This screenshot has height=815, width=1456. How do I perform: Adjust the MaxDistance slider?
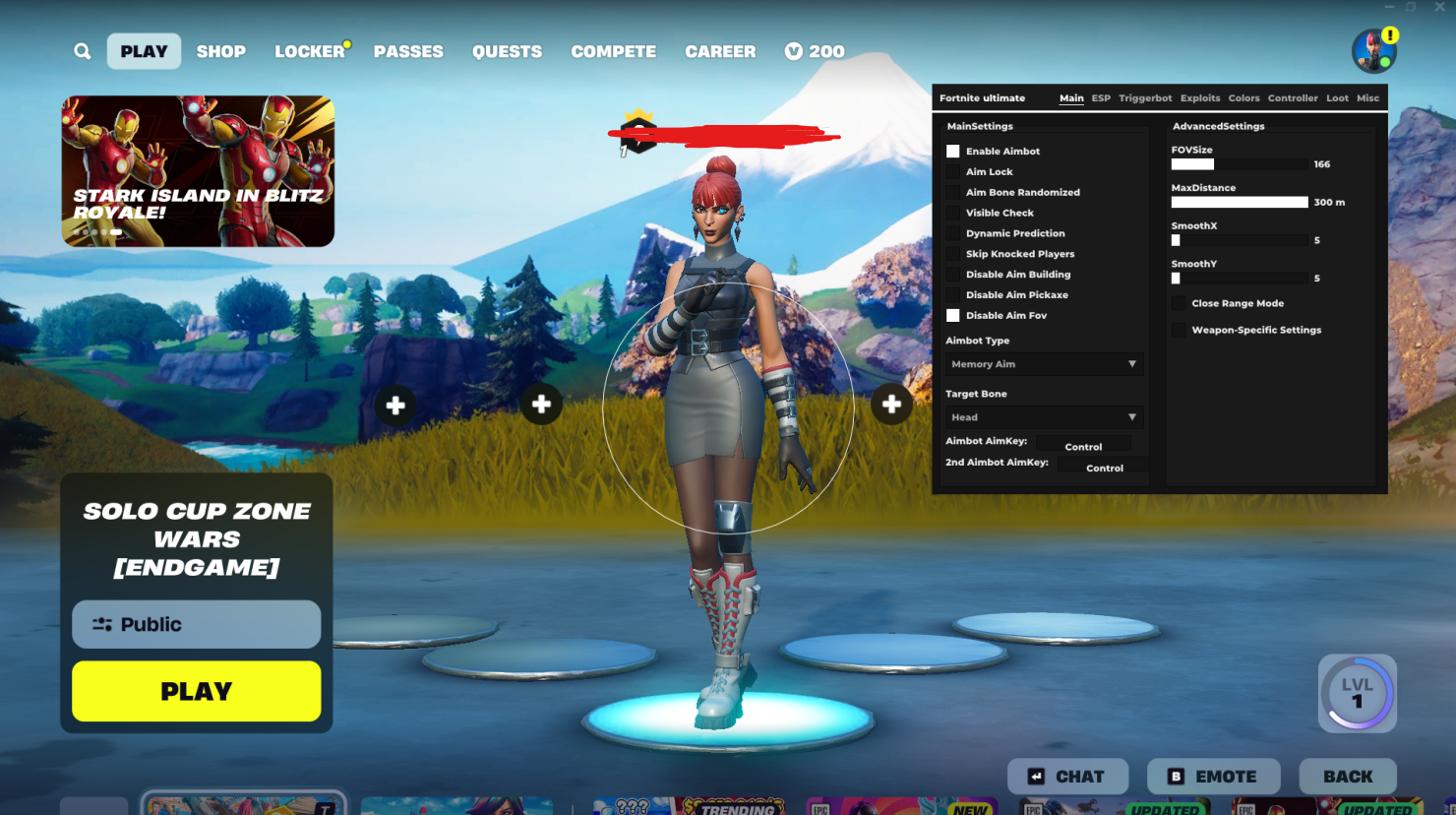point(1240,201)
